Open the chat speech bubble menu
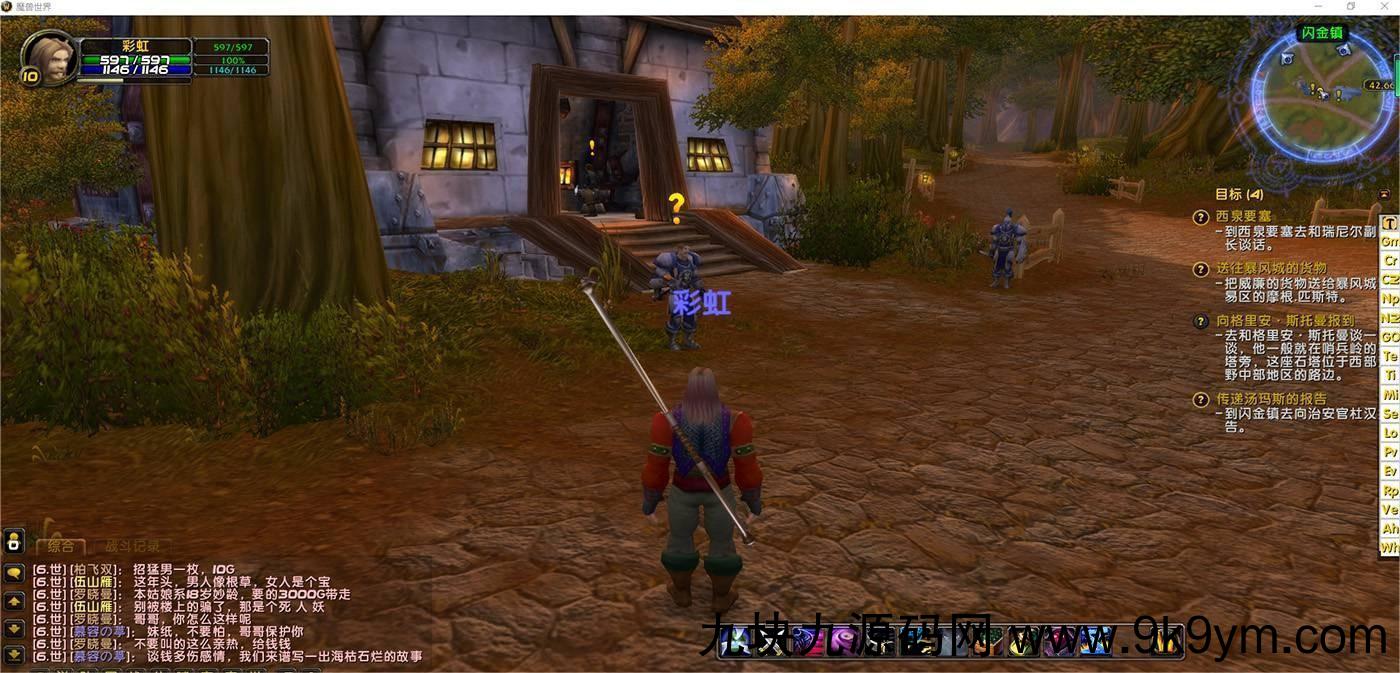The width and height of the screenshot is (1400, 673). click(x=14, y=573)
